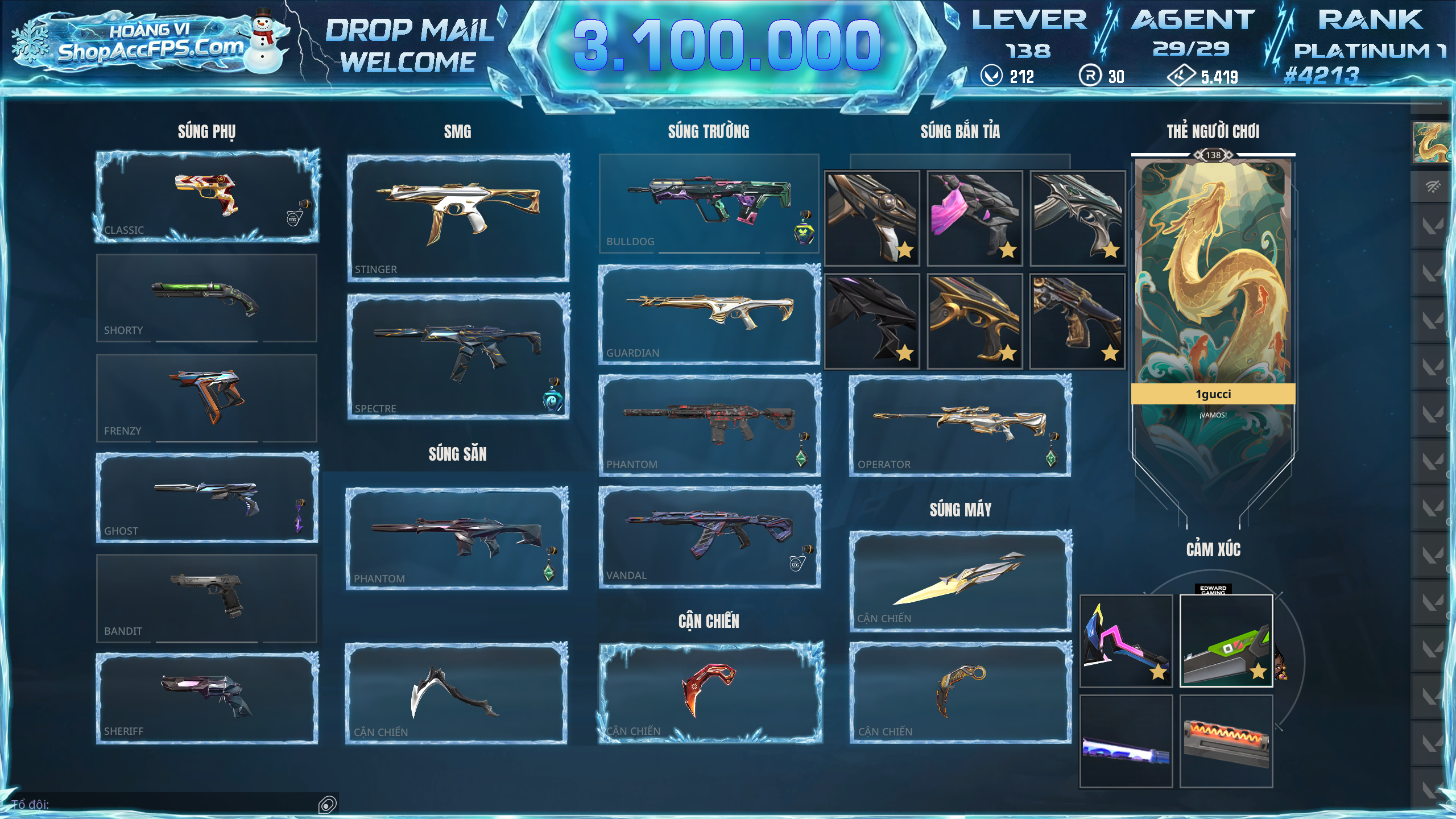Viewport: 1456px width, 819px height.
Task: Open the Stinger SMG slot
Action: pos(458,217)
